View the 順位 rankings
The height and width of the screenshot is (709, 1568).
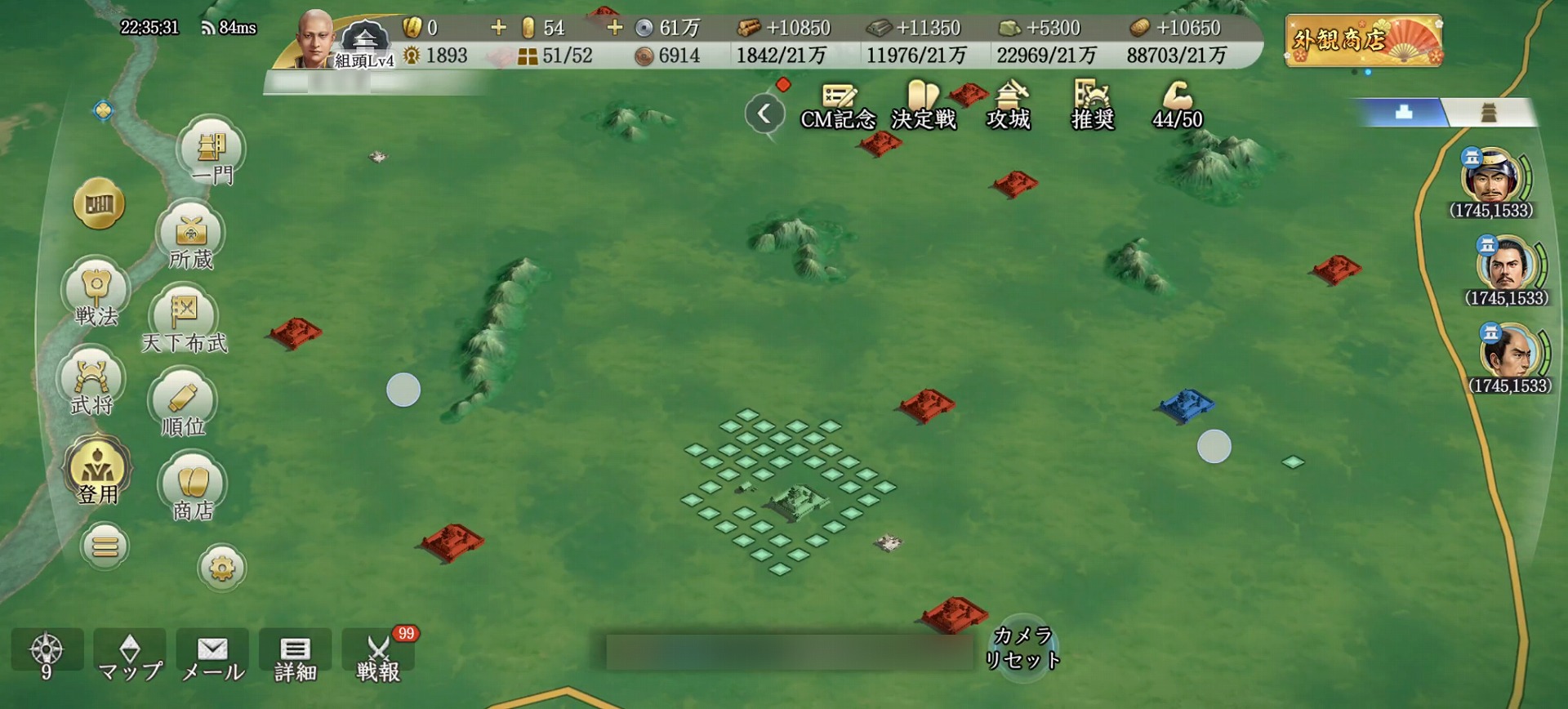point(183,404)
